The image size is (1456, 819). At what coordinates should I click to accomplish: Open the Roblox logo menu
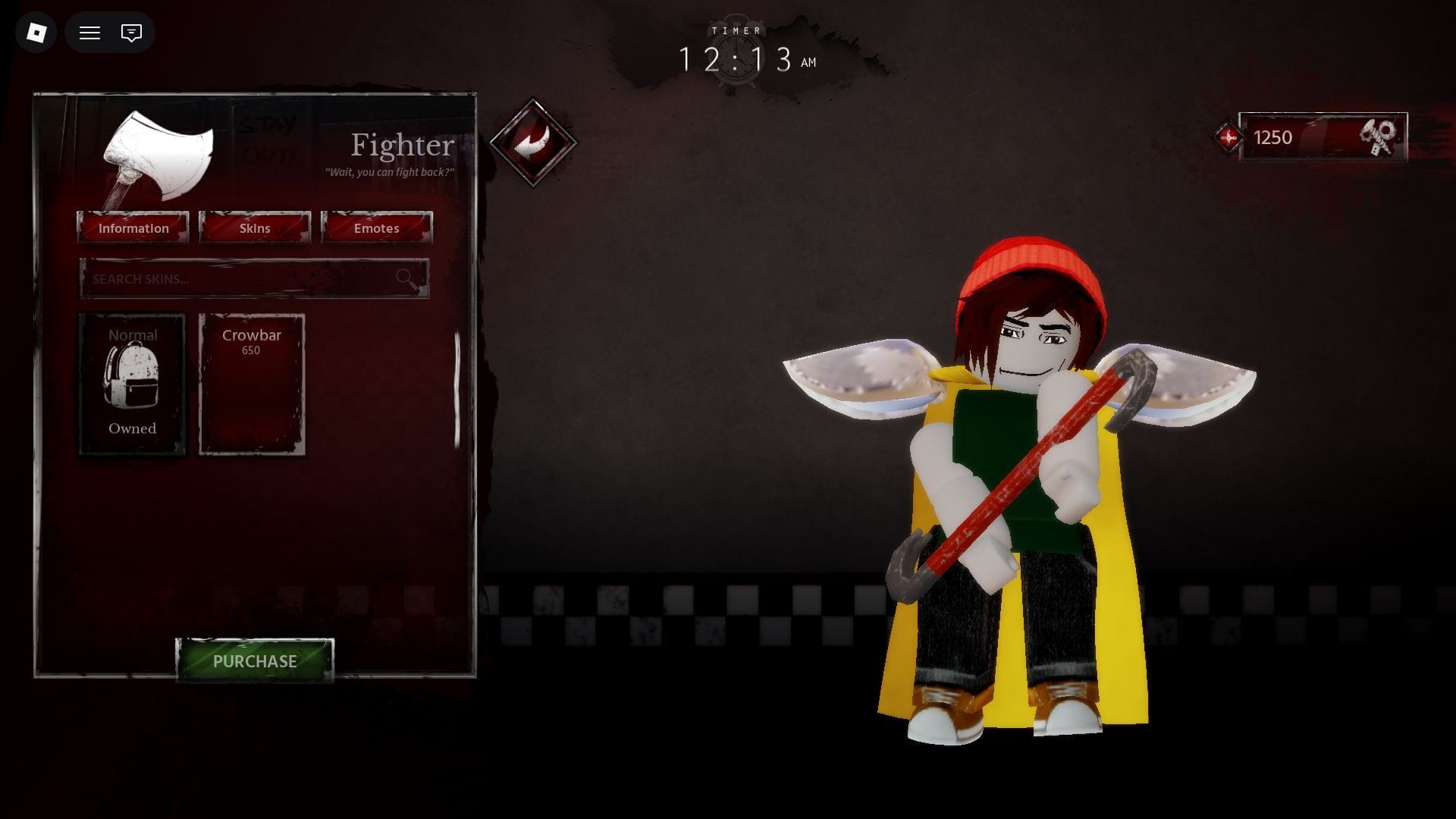point(36,33)
